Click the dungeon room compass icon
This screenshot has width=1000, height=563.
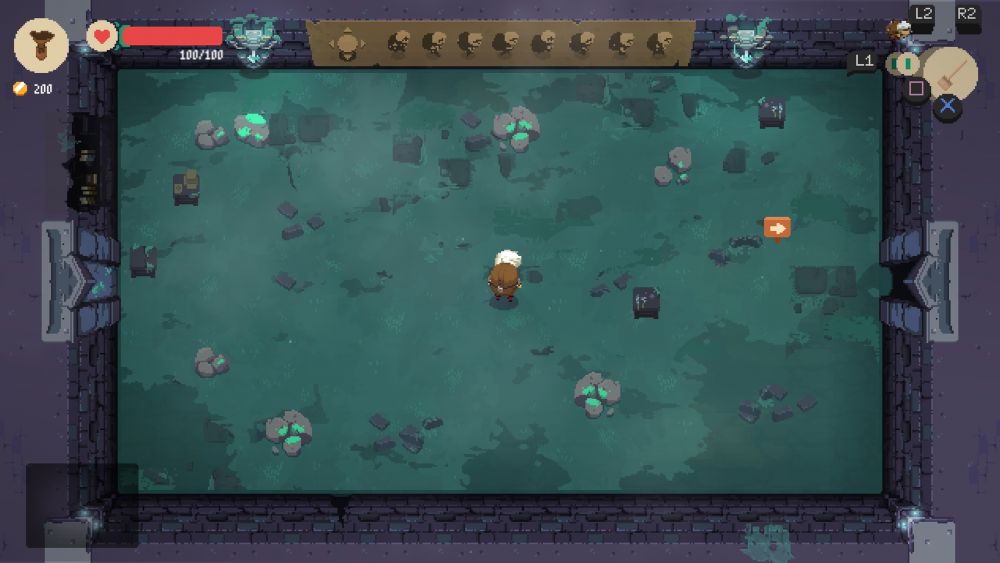pyautogui.click(x=347, y=43)
